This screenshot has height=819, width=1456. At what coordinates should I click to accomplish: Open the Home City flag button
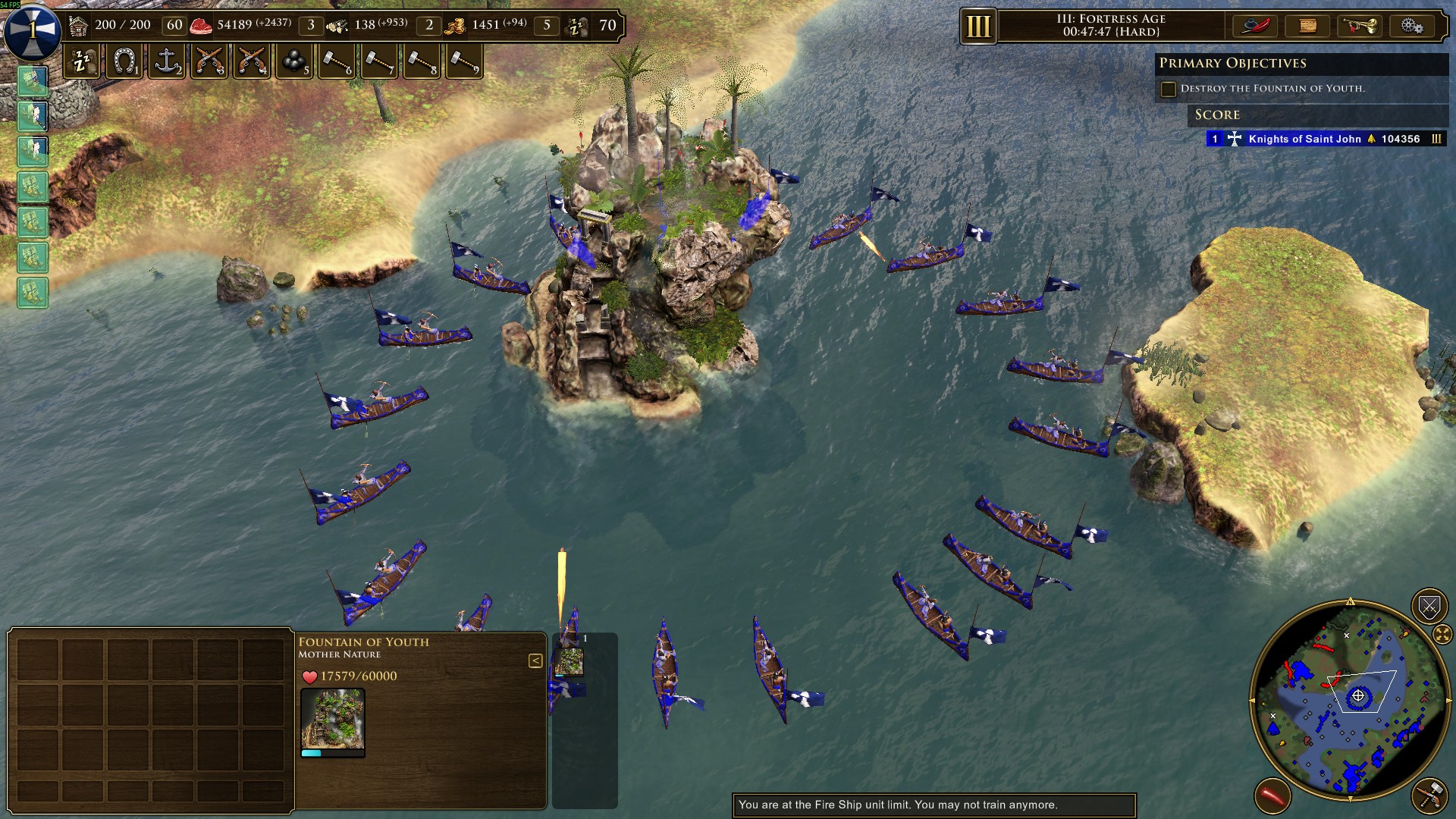pos(32,30)
